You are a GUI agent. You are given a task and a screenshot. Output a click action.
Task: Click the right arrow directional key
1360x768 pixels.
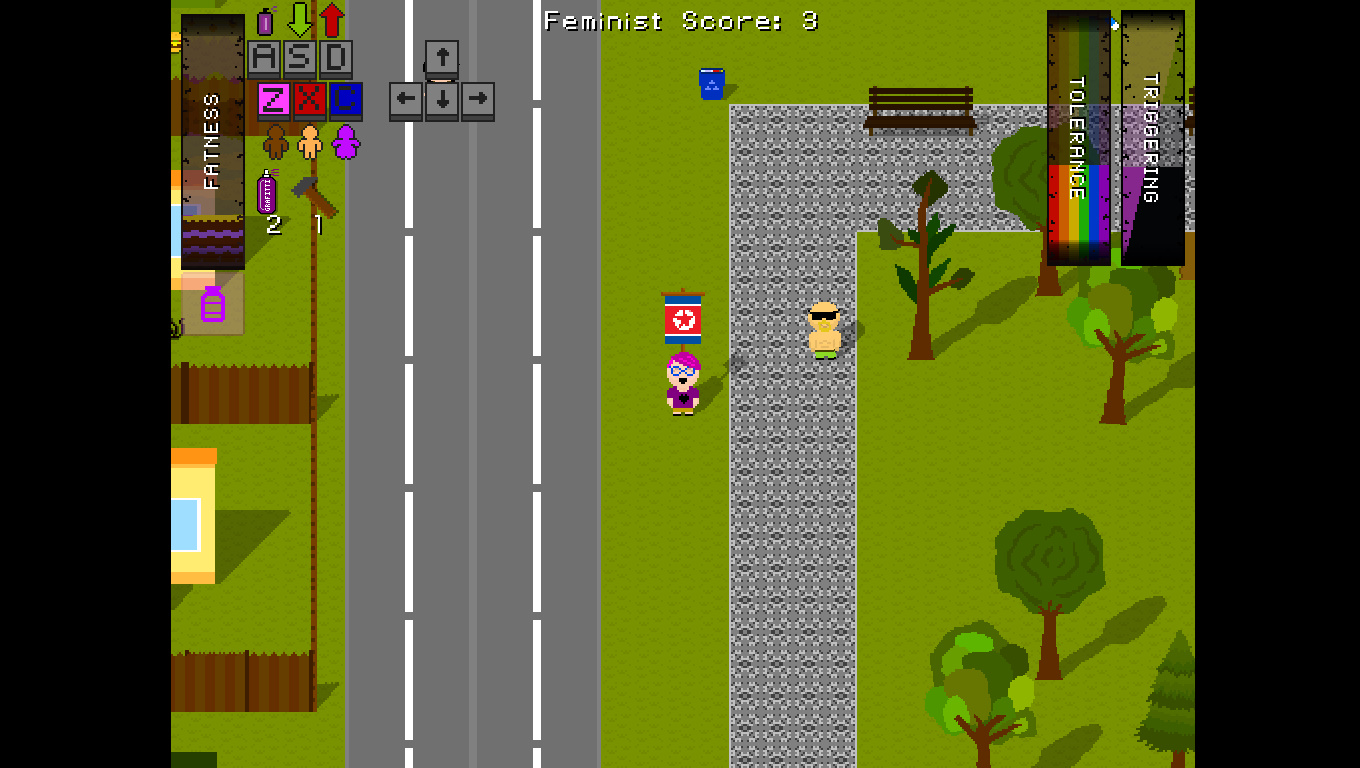click(x=478, y=99)
